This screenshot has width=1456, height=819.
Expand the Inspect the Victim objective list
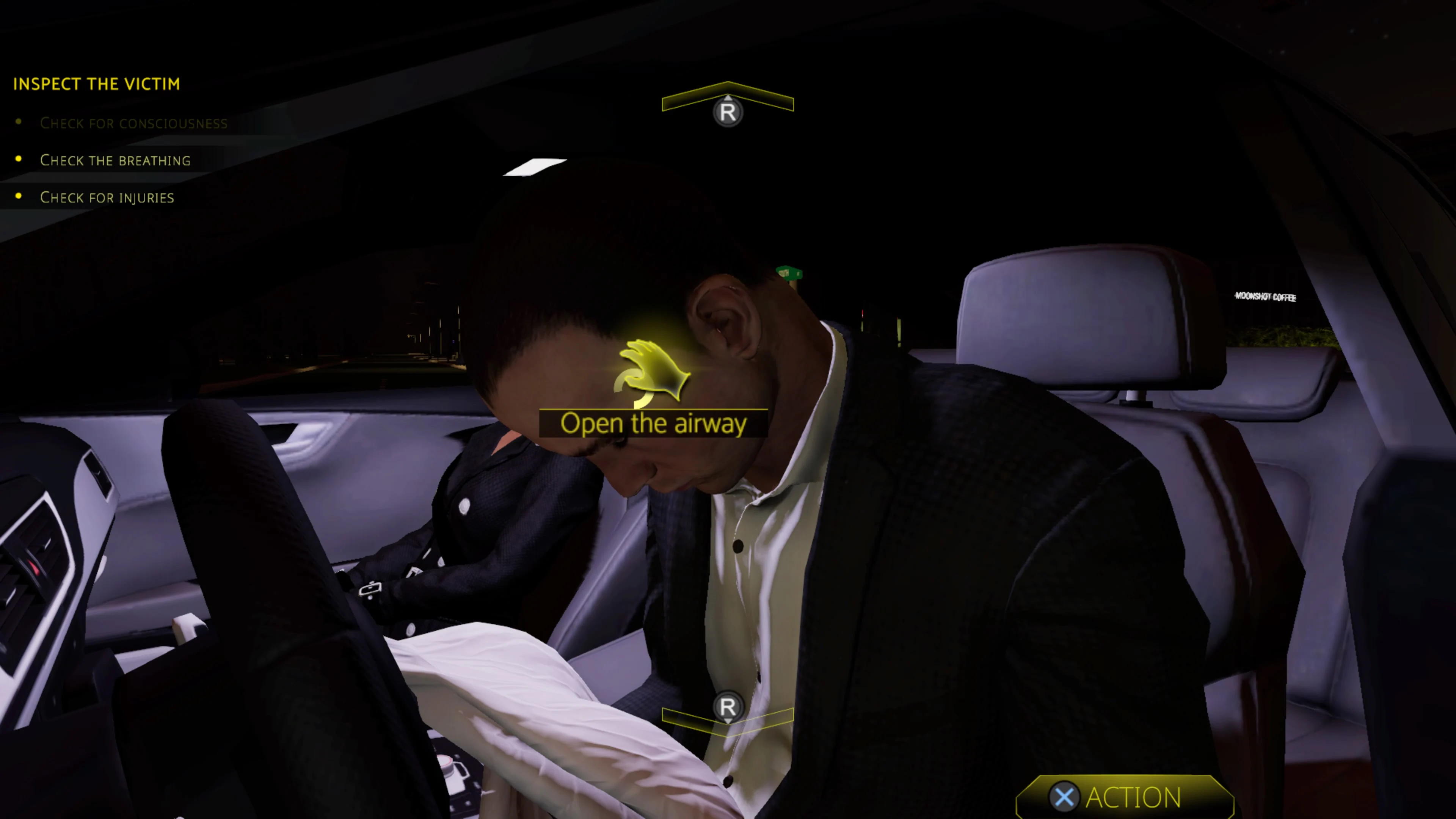(97, 84)
